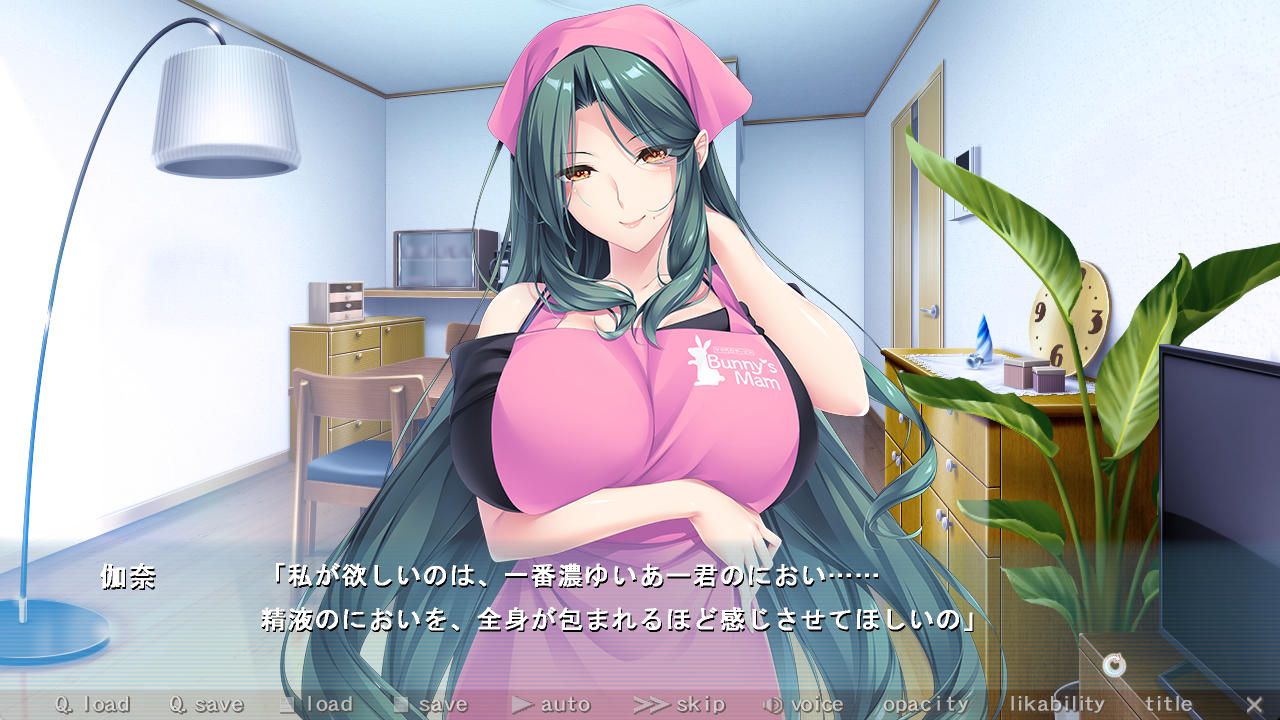Show the likability status

click(x=1056, y=704)
